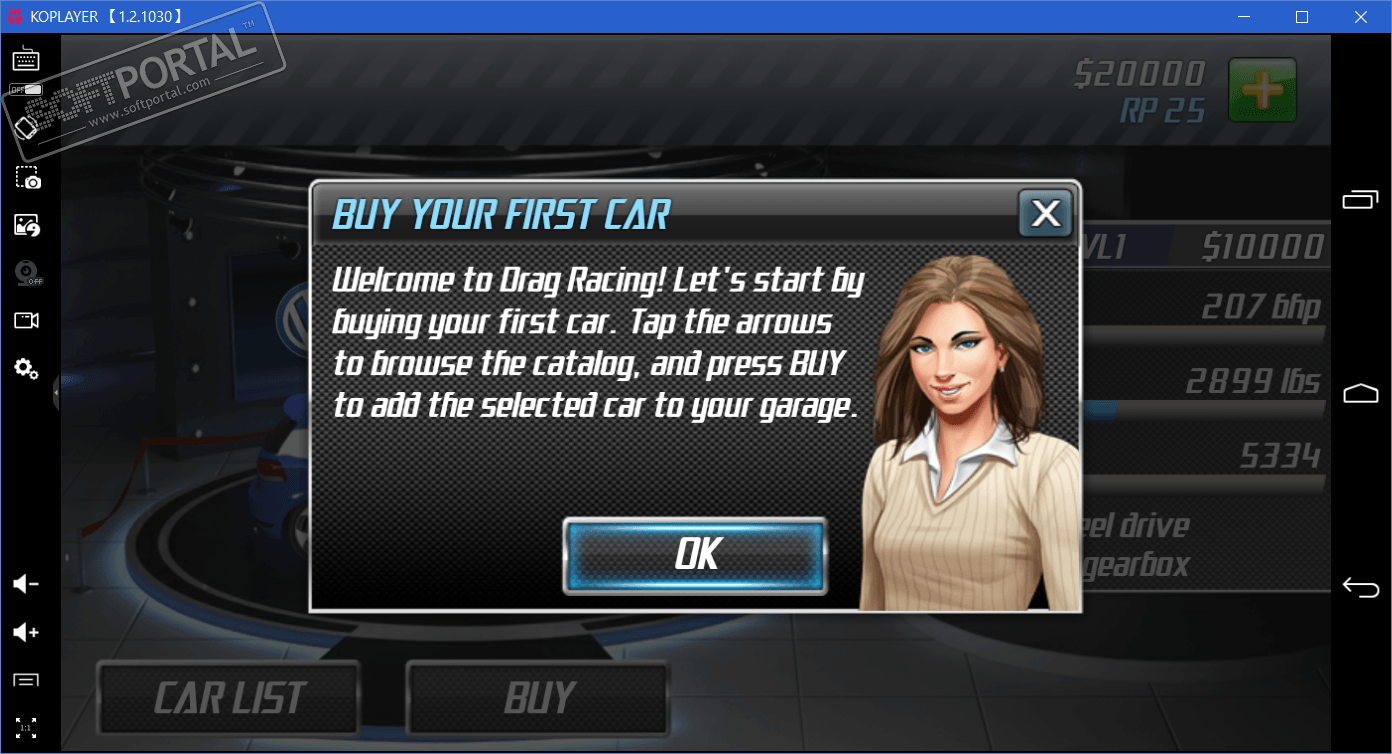Rotate the emulator screen
Image resolution: width=1392 pixels, height=754 pixels.
[x=26, y=128]
